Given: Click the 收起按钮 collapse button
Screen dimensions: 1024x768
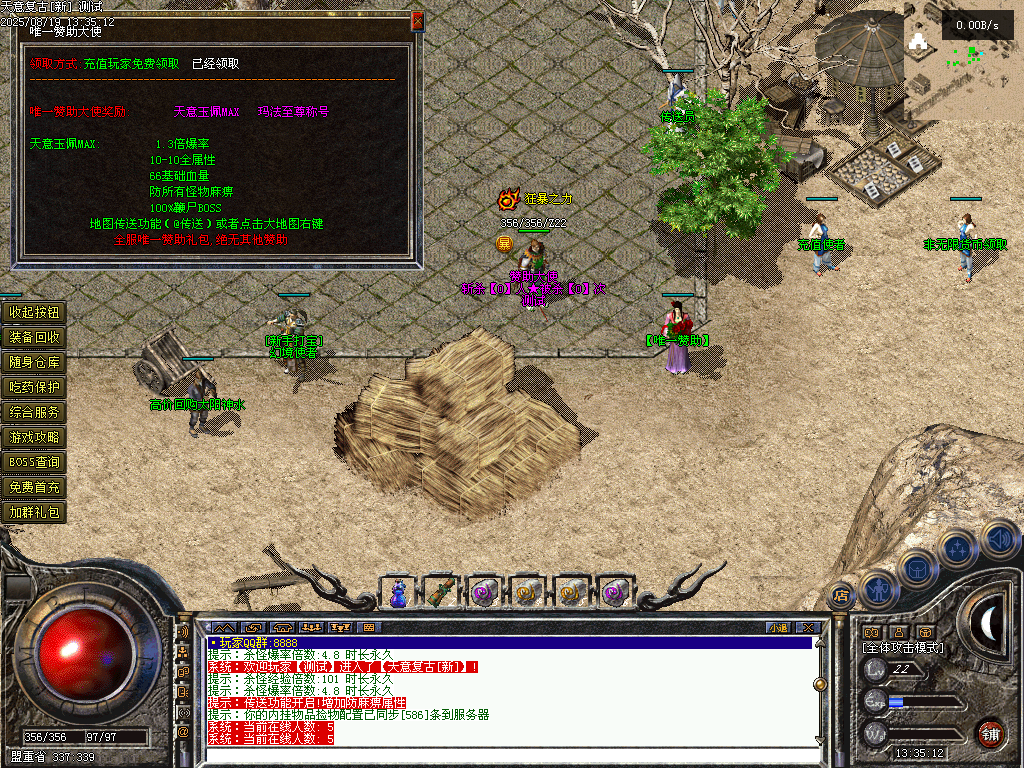Looking at the screenshot, I should pyautogui.click(x=35, y=312).
